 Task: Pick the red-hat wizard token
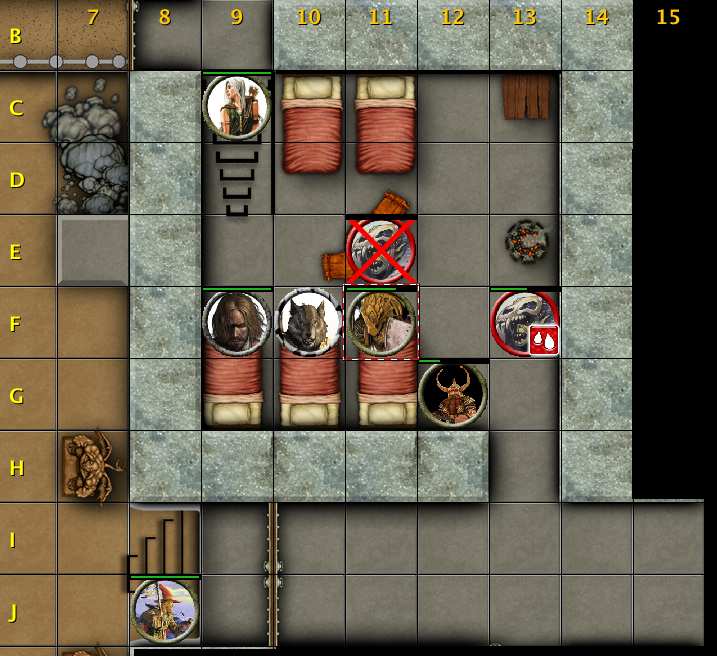click(165, 610)
